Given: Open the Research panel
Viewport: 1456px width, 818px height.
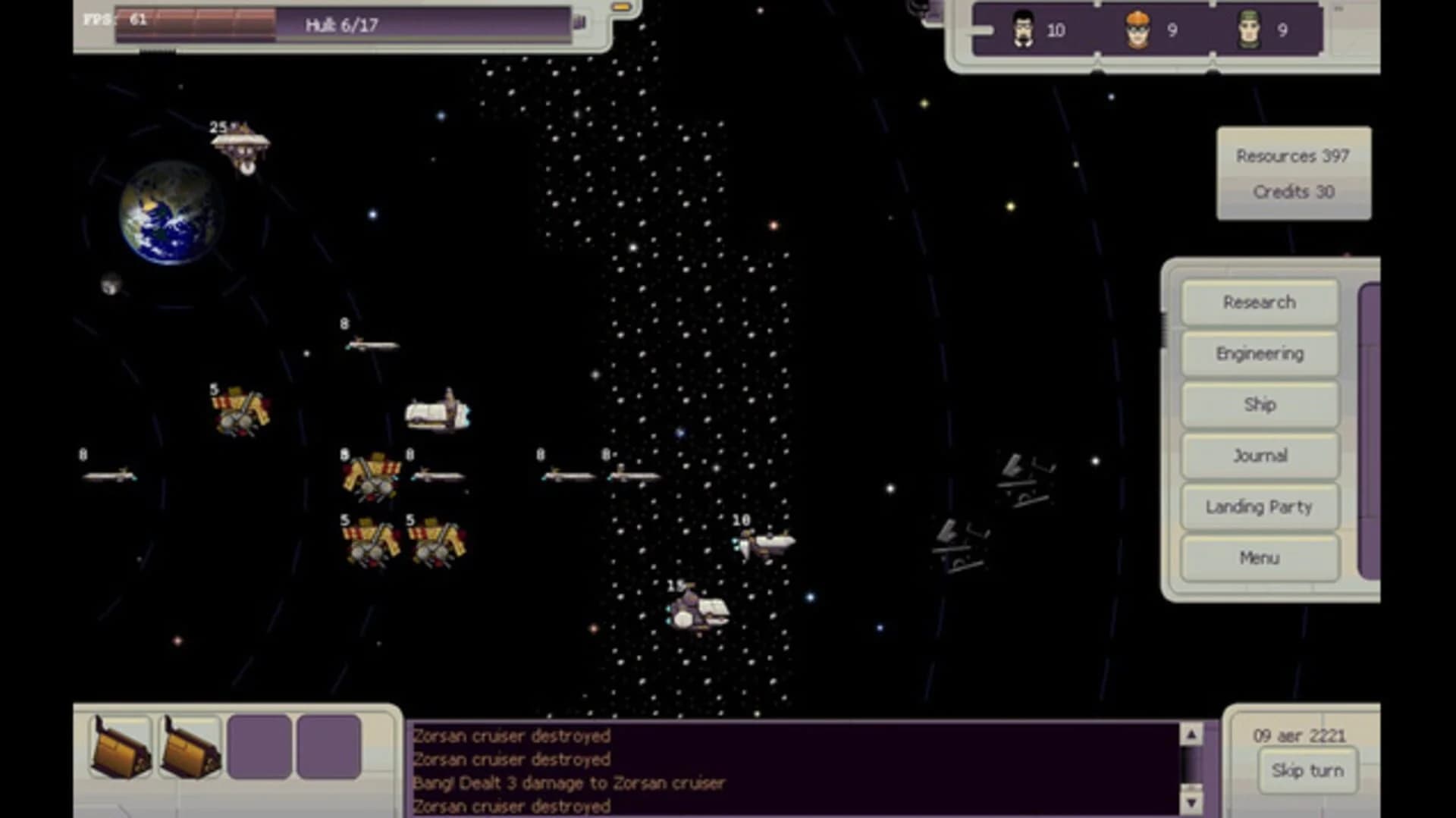Looking at the screenshot, I should pyautogui.click(x=1259, y=302).
